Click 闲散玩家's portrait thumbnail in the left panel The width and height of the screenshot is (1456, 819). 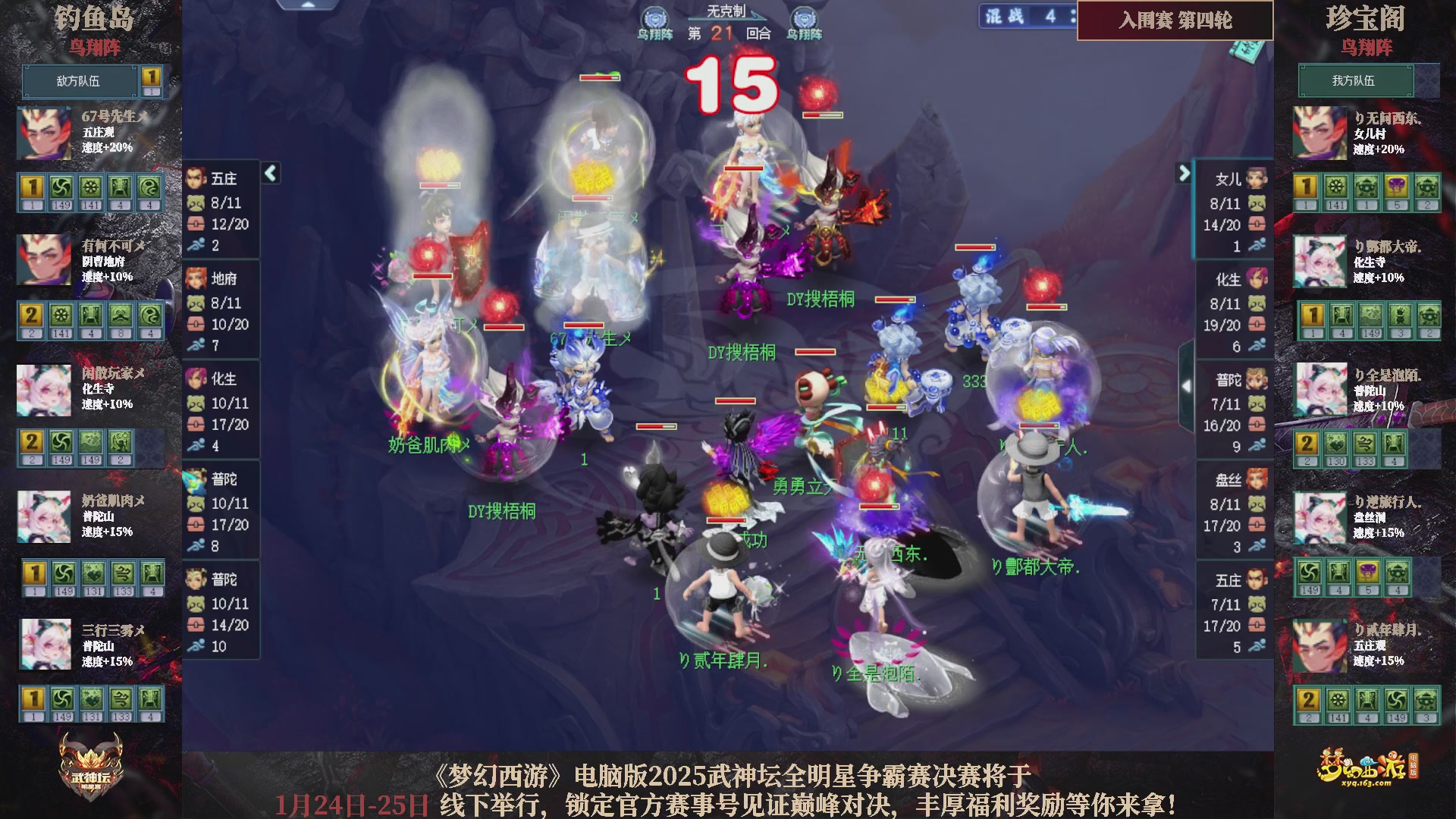pyautogui.click(x=43, y=391)
